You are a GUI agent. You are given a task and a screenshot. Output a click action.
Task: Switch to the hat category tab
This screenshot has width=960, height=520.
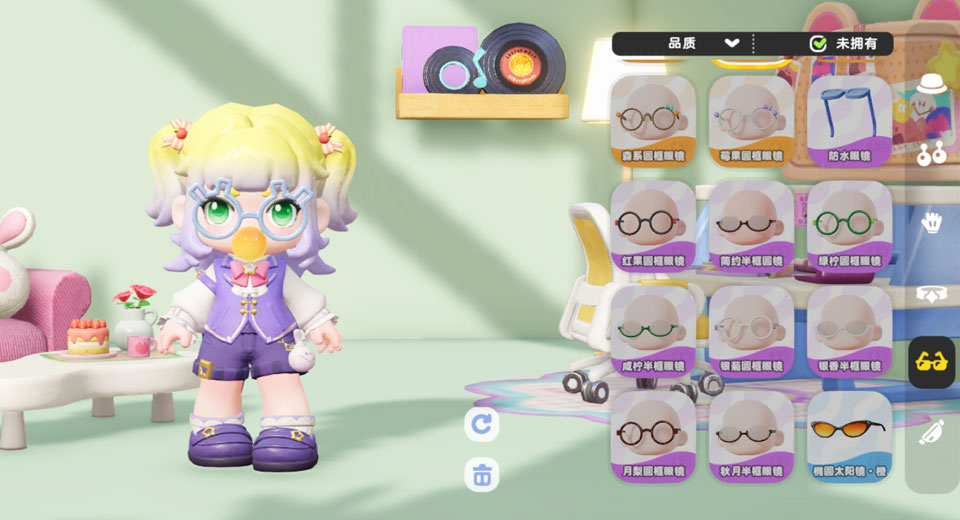click(932, 85)
